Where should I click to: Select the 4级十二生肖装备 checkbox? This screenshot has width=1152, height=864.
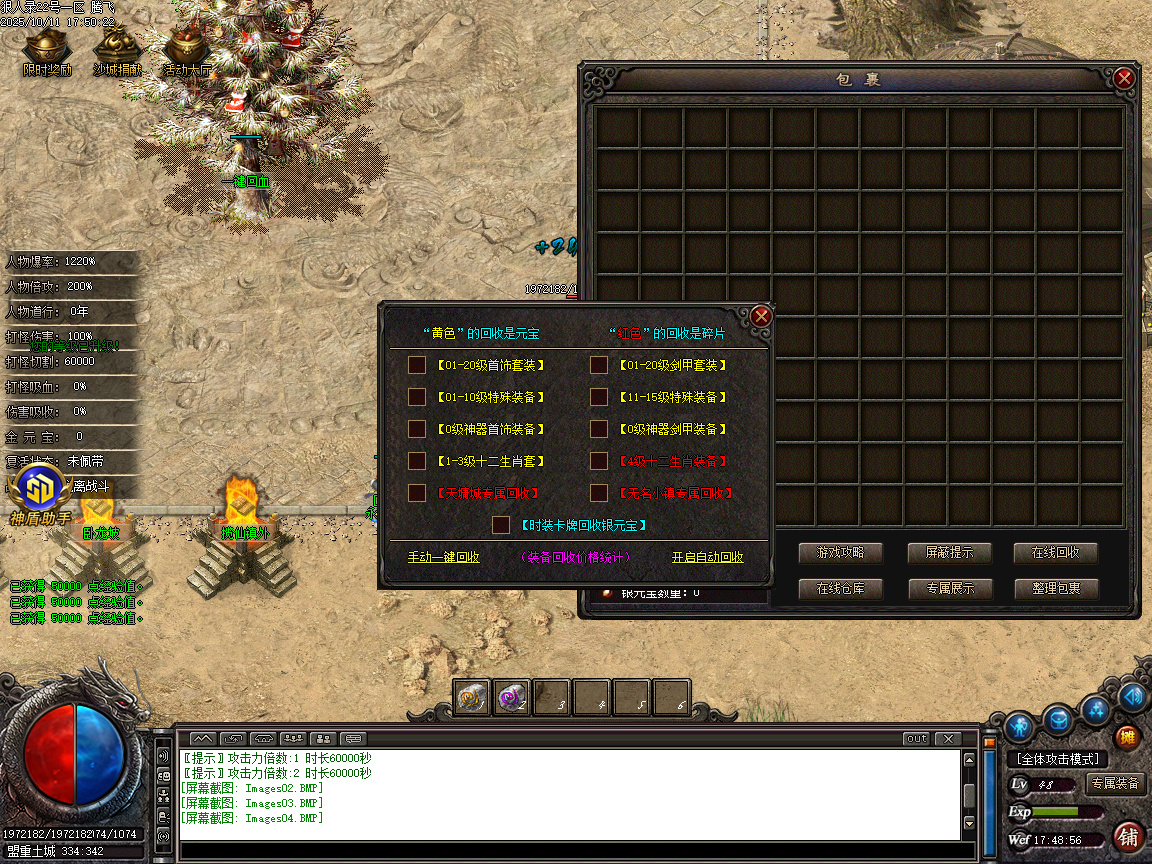click(599, 461)
